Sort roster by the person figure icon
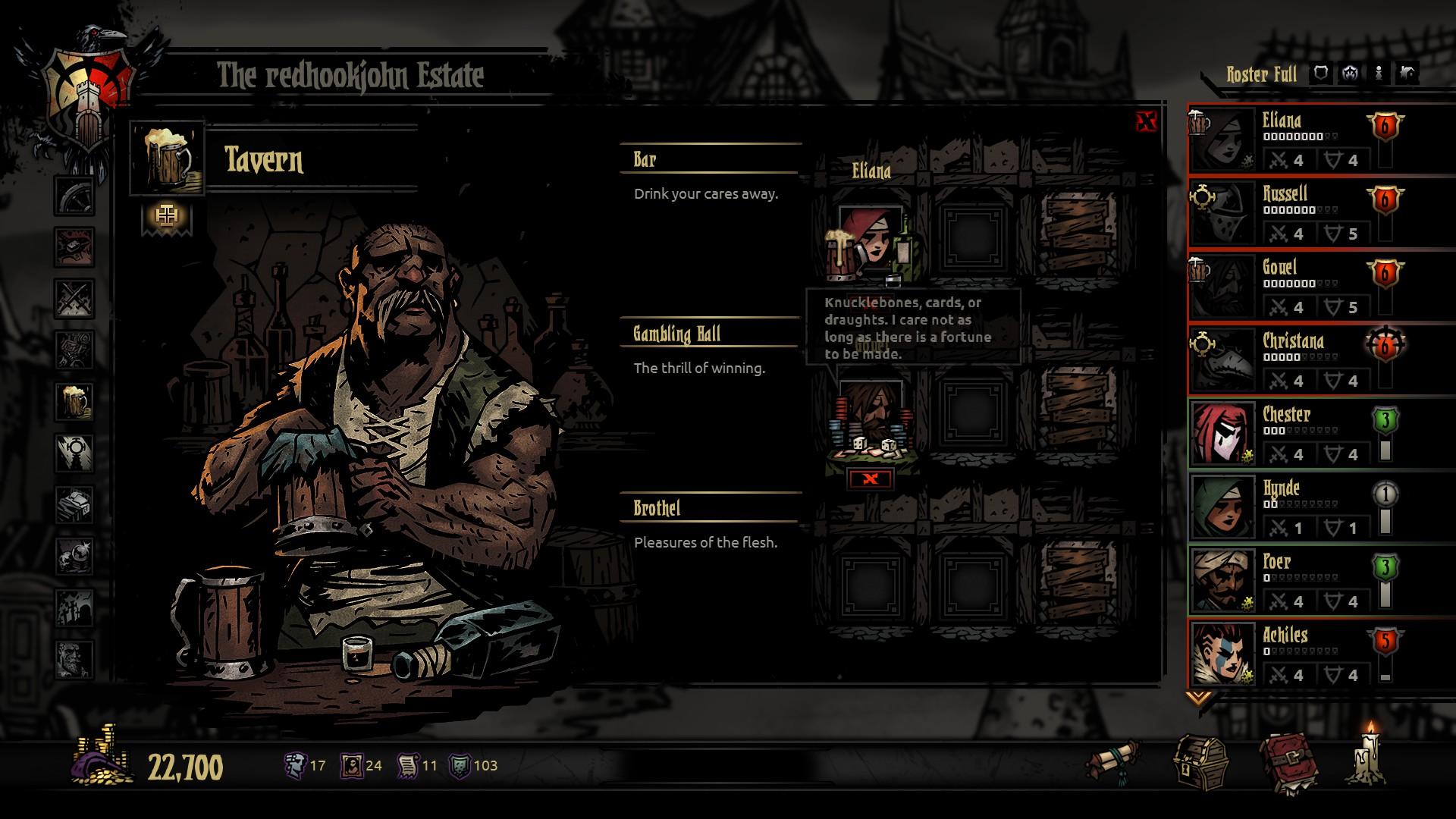Screen dimensions: 1456x819 pos(1378,73)
